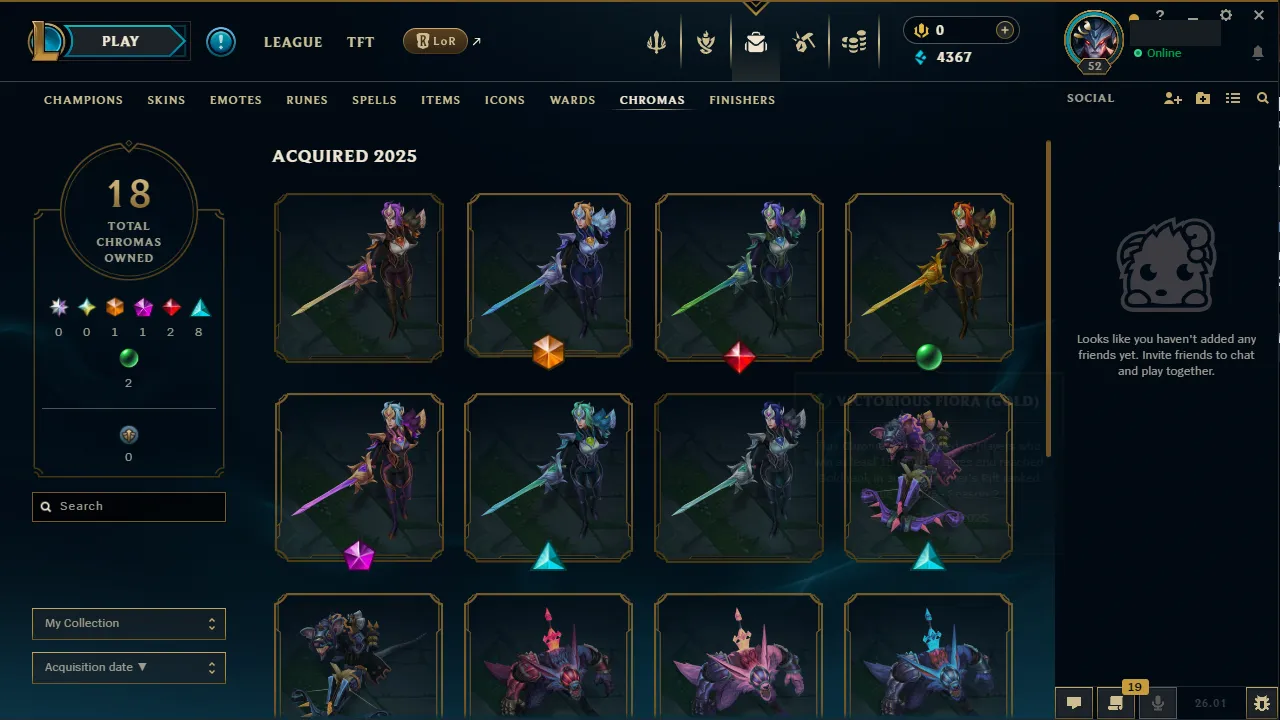
Task: Open the My Collection dropdown
Action: coord(128,623)
